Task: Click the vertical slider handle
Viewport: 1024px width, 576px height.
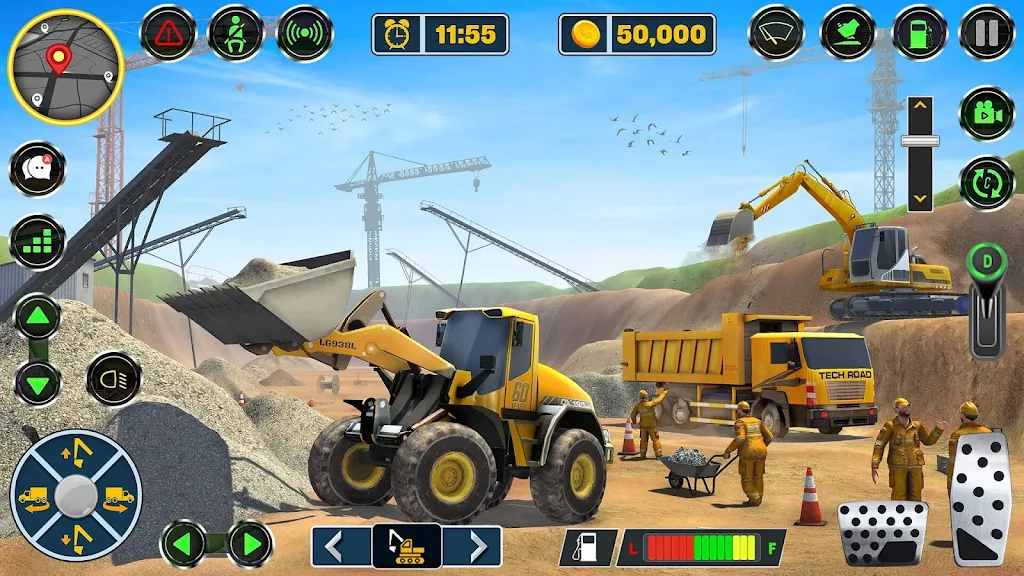Action: tap(920, 141)
